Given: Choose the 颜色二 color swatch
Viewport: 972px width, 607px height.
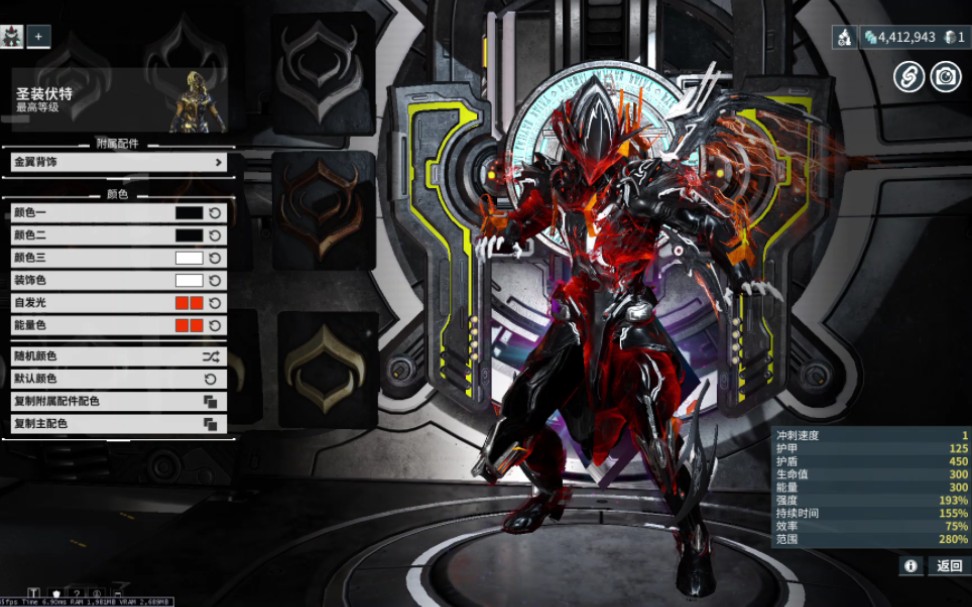Looking at the screenshot, I should click(189, 235).
